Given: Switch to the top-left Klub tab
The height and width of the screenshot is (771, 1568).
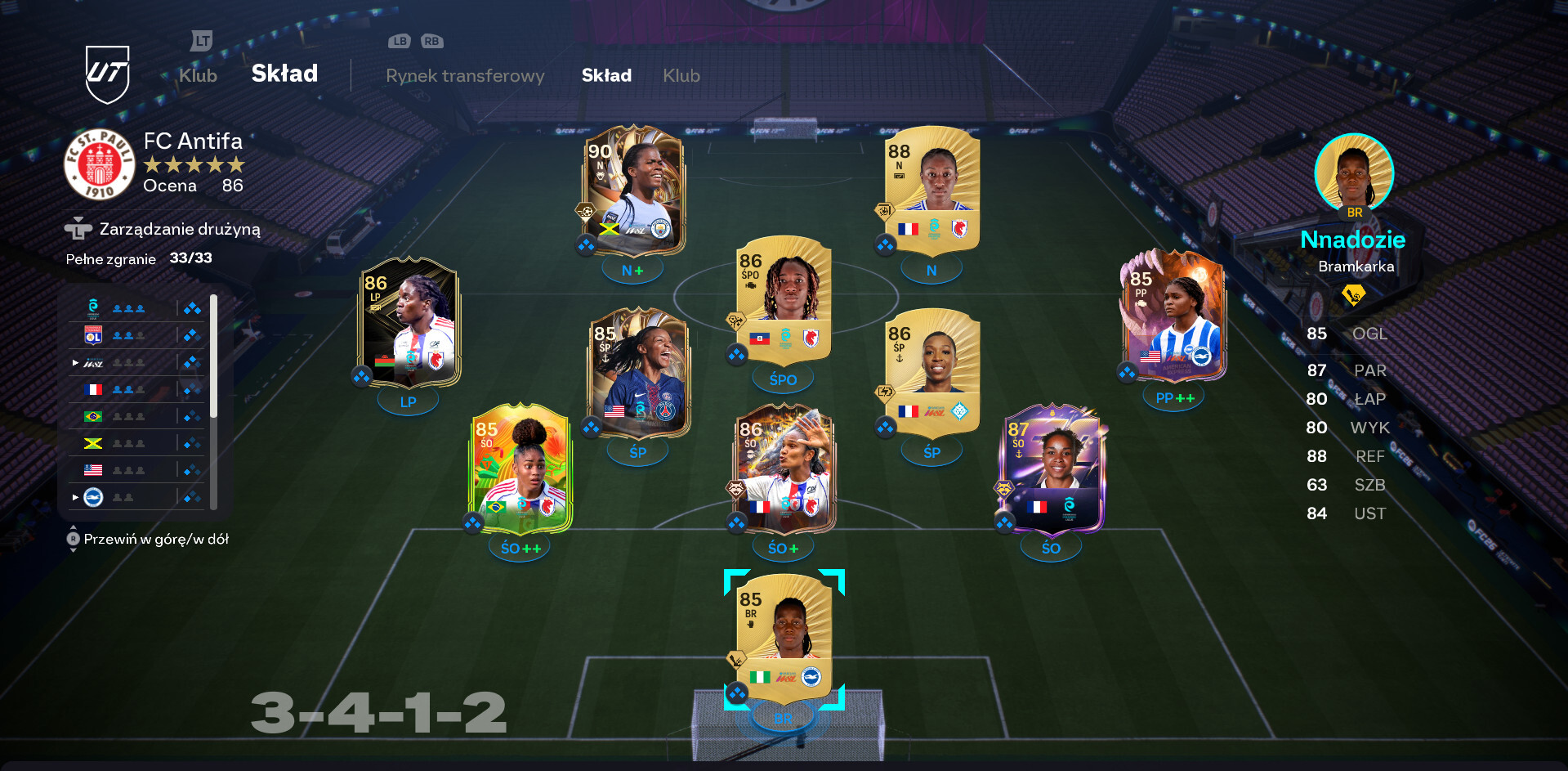Looking at the screenshot, I should [x=198, y=76].
